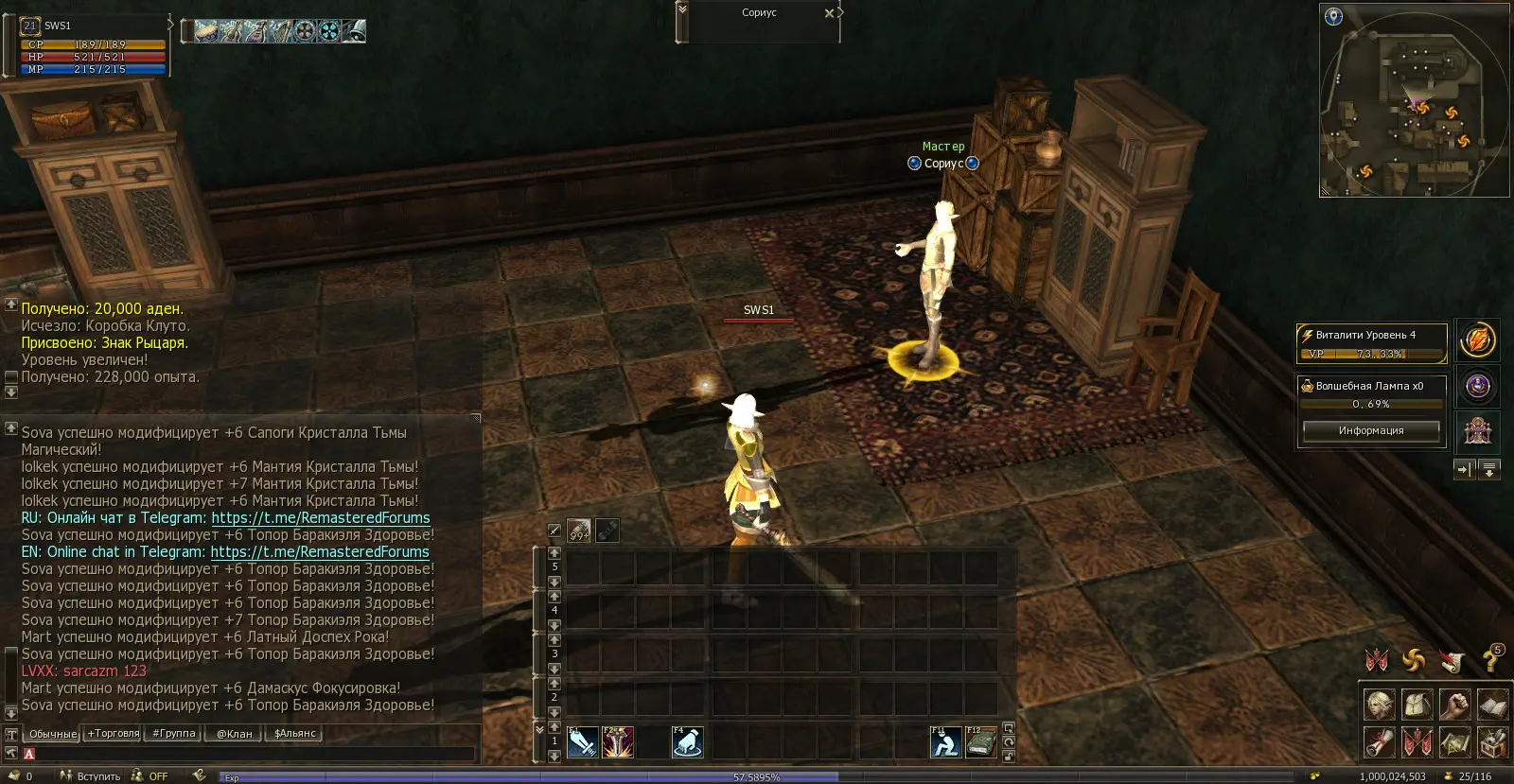Use the F4 pick-up hand action
Screen dimensions: 1514x784
[x=688, y=743]
